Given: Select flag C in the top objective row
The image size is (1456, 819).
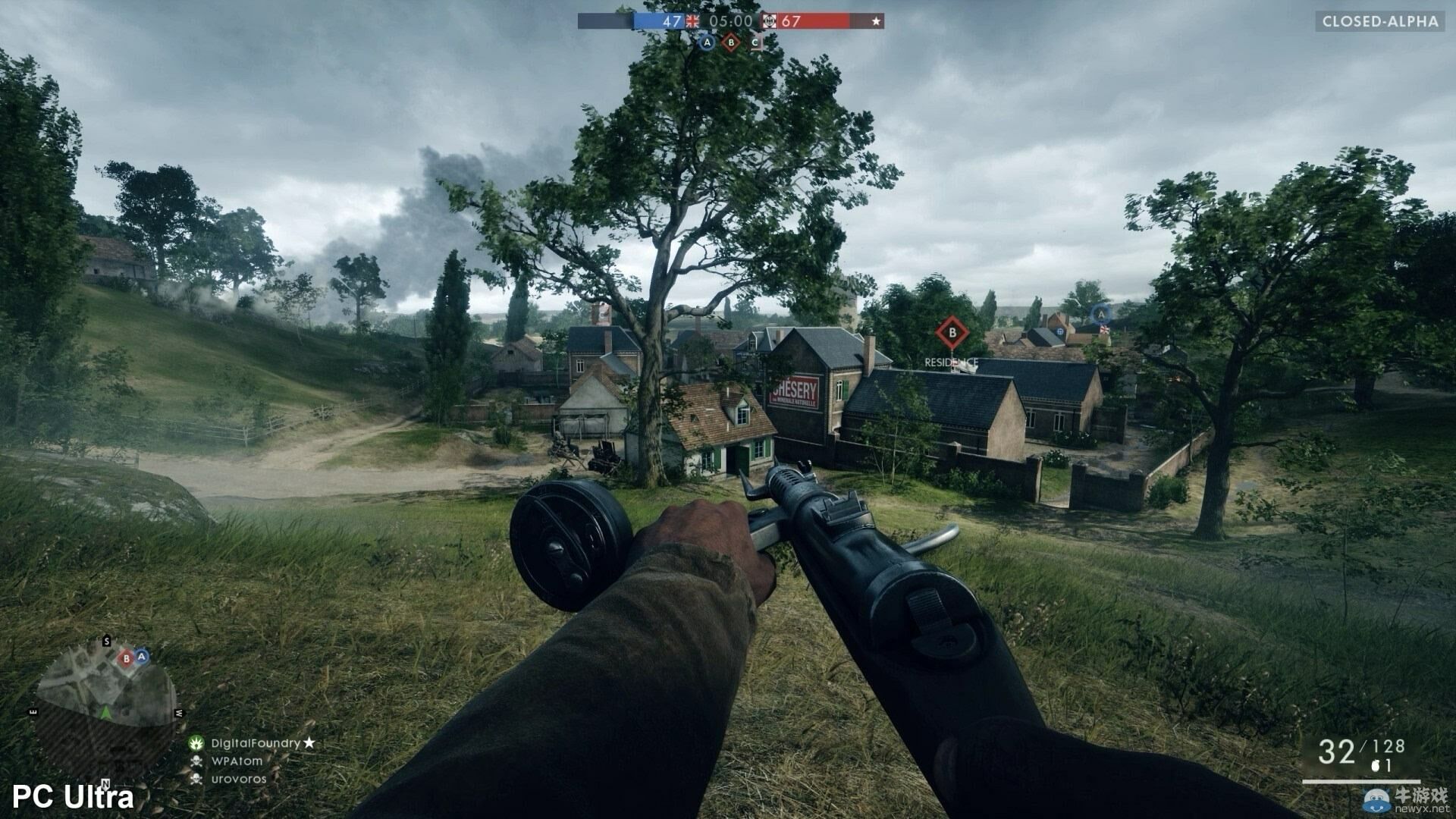Looking at the screenshot, I should coord(755,43).
